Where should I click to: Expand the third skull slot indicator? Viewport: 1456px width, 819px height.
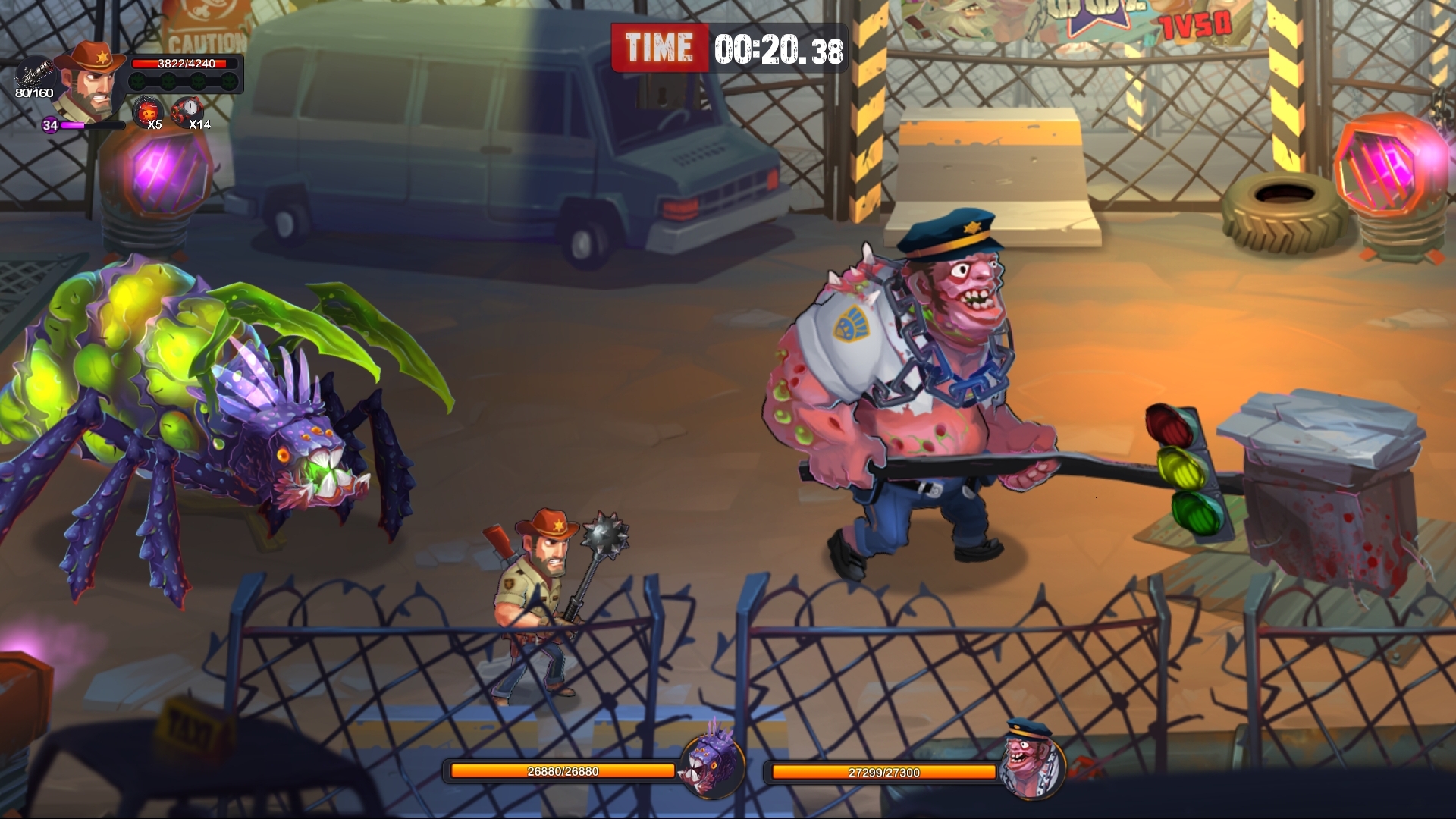pyautogui.click(x=199, y=82)
